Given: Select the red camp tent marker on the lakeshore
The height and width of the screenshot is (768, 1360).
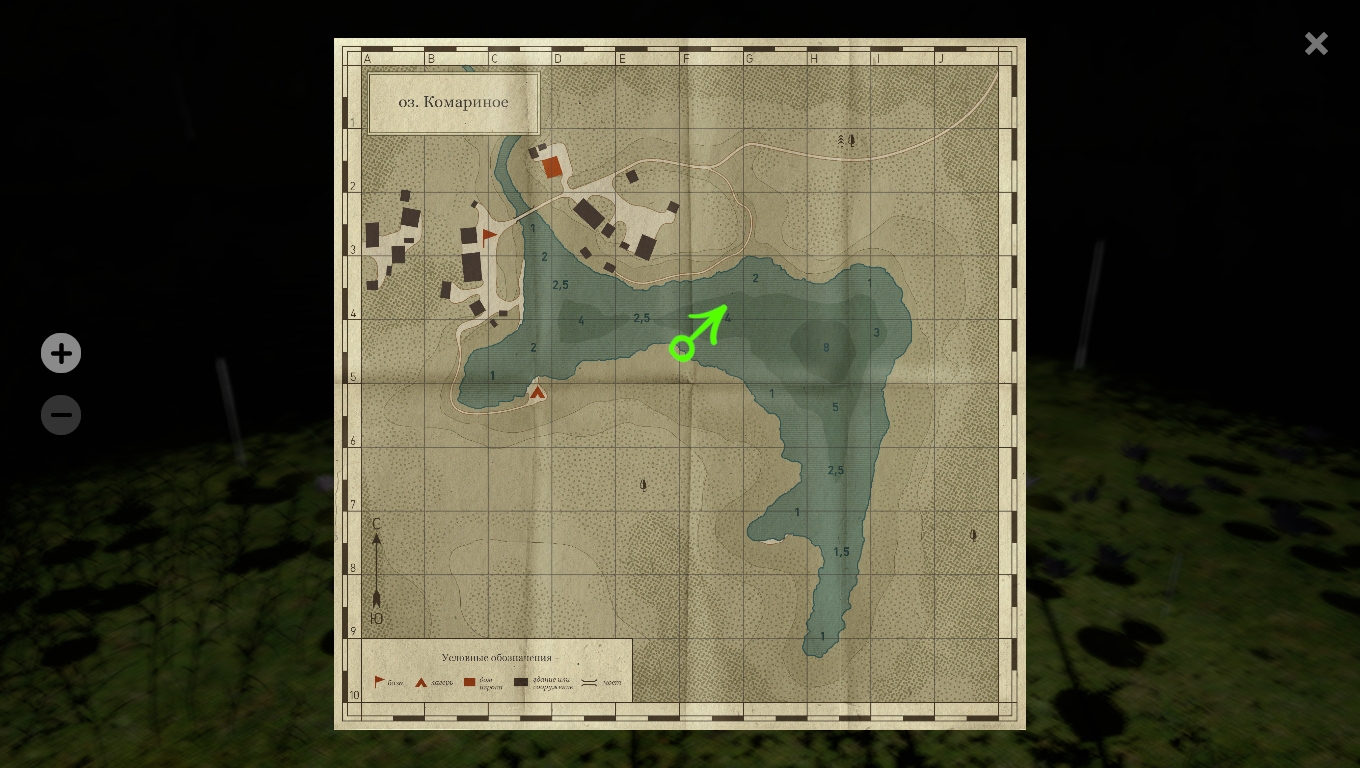Looking at the screenshot, I should point(538,392).
